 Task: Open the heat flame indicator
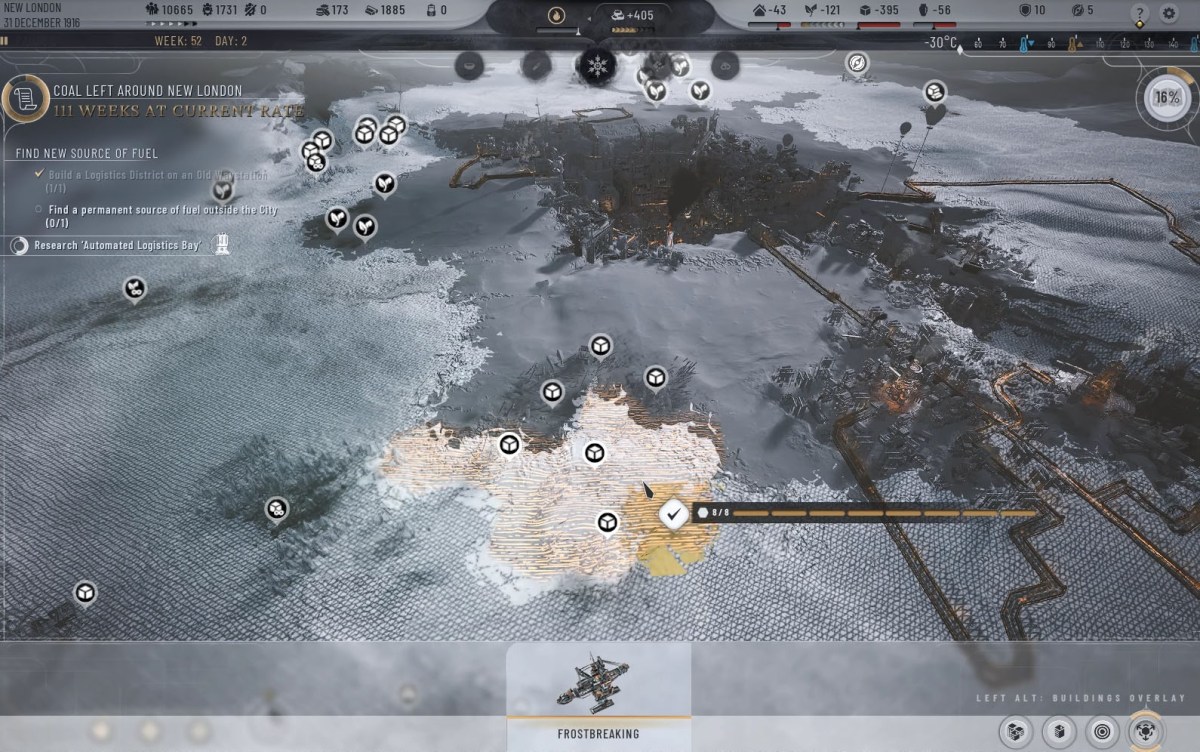tap(556, 16)
